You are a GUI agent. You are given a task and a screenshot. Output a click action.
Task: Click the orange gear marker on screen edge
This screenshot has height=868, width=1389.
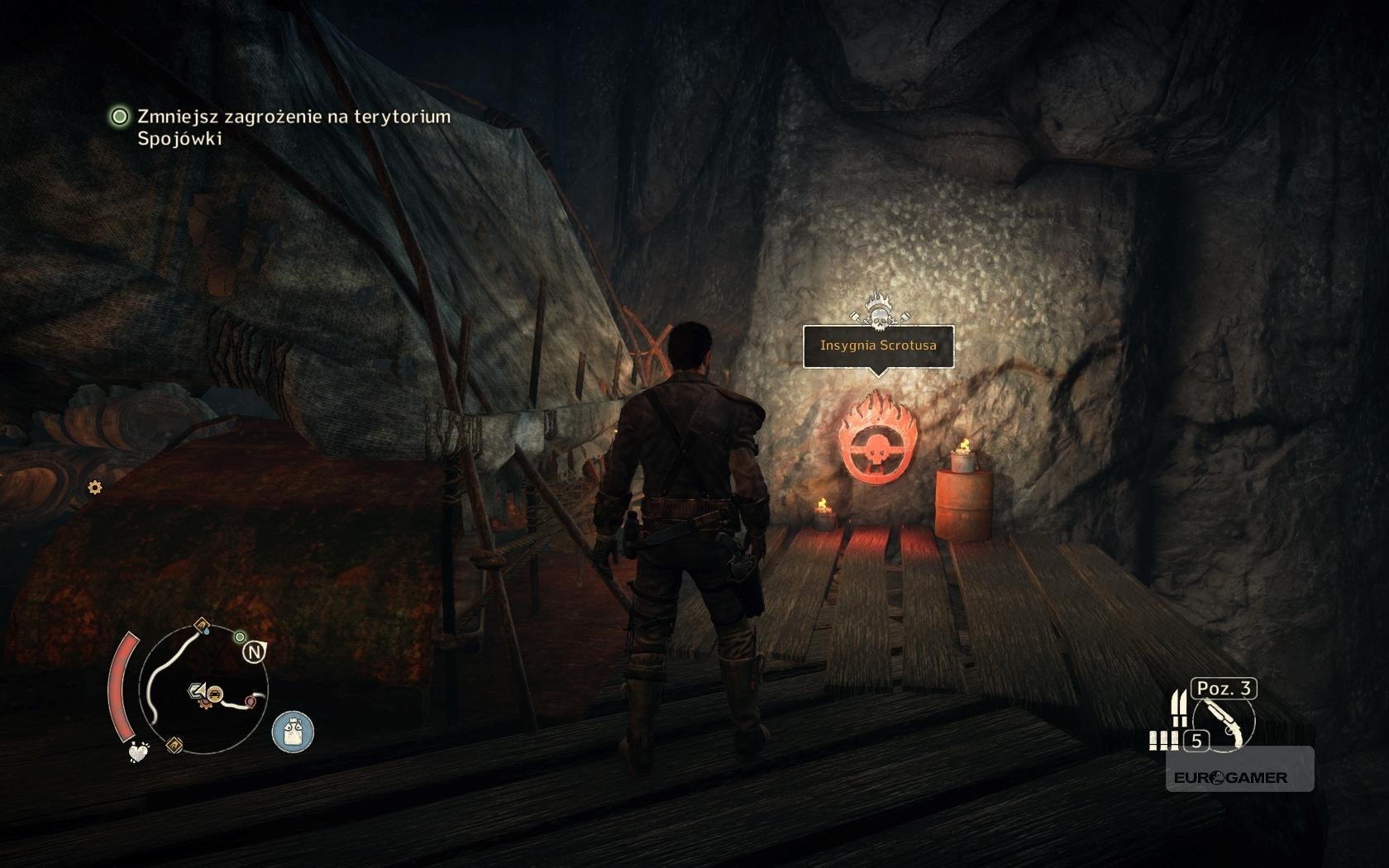95,488
